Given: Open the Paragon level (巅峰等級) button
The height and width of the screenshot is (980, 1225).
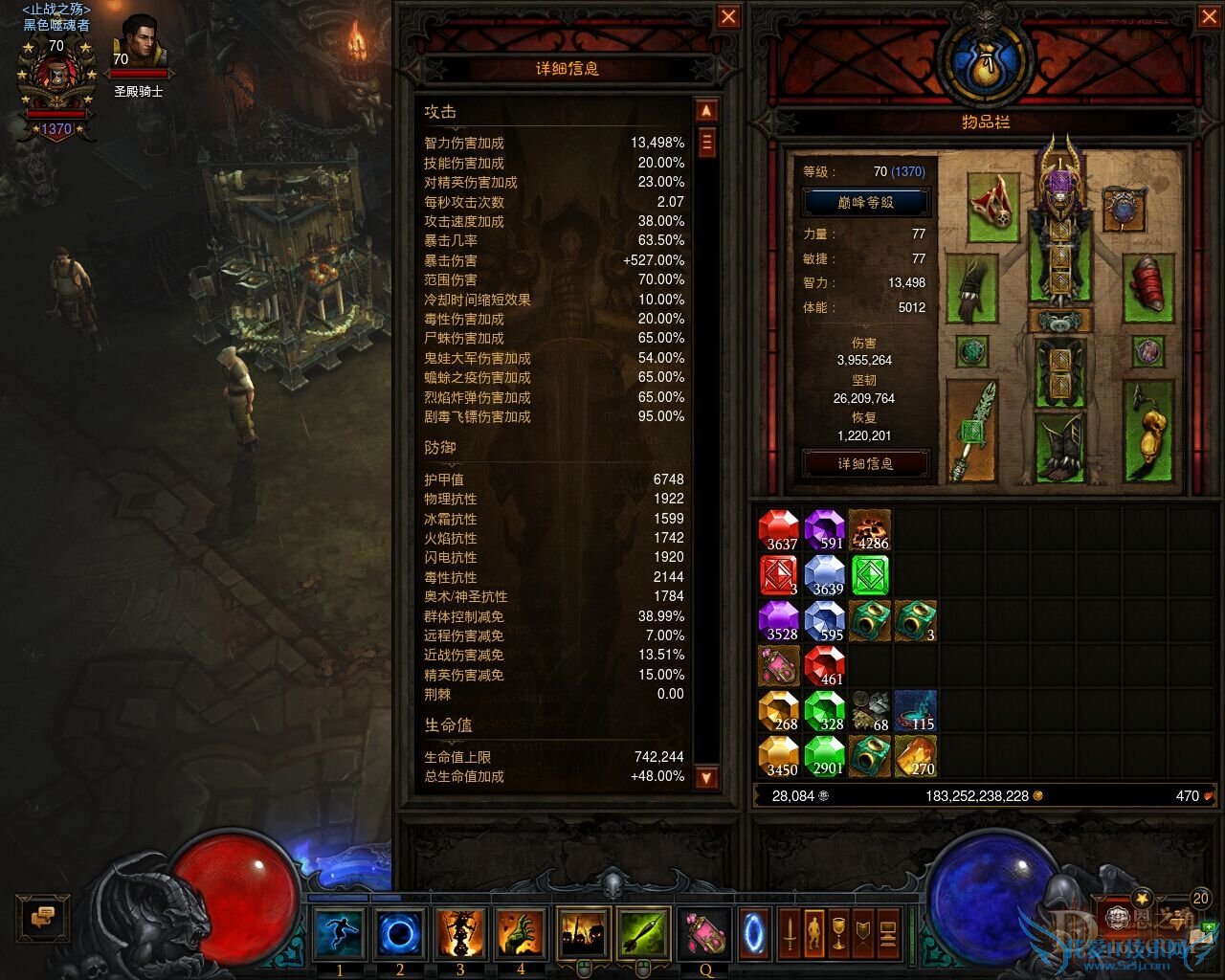Looking at the screenshot, I should (865, 203).
